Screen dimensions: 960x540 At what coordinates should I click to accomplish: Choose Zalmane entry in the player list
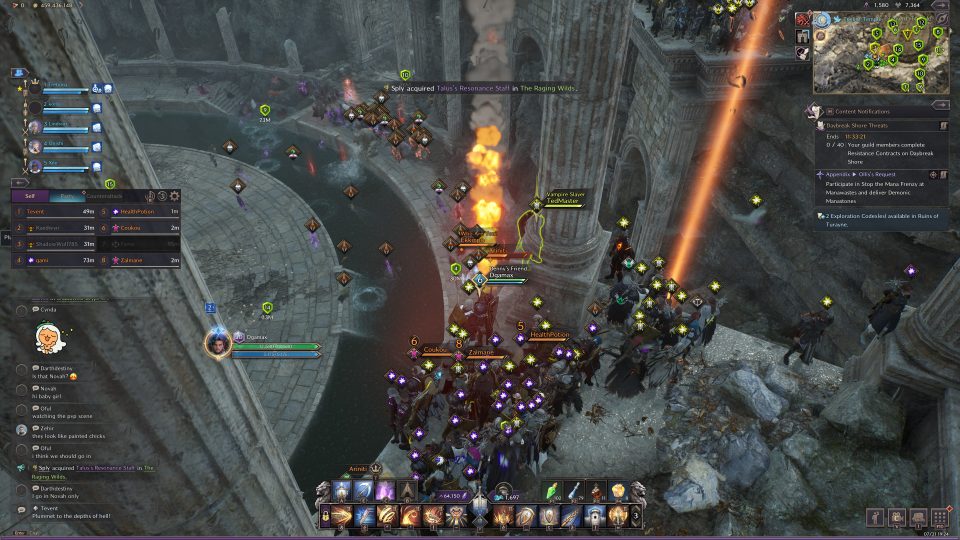point(140,260)
